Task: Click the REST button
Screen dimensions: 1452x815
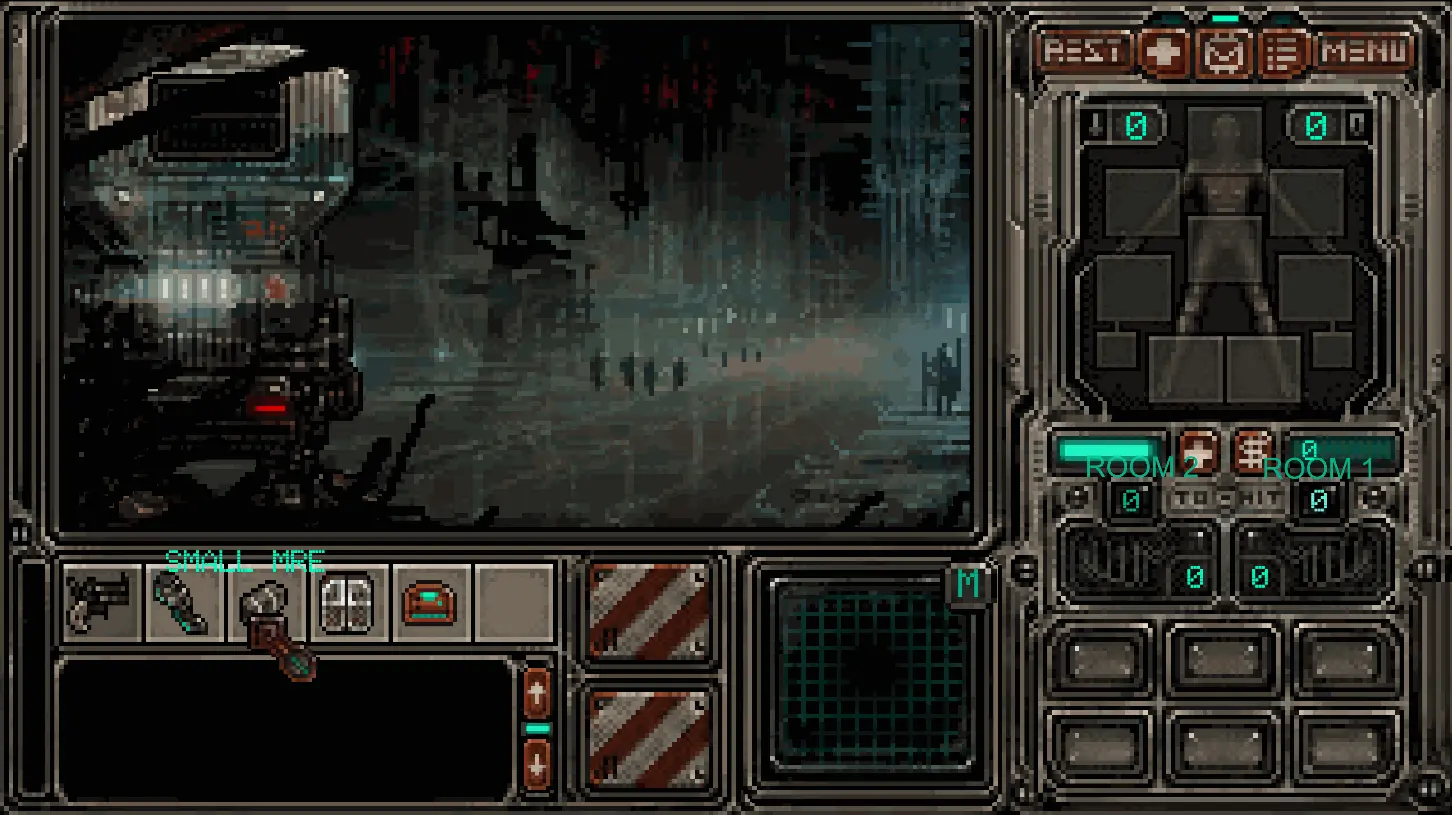Action: [x=1084, y=51]
